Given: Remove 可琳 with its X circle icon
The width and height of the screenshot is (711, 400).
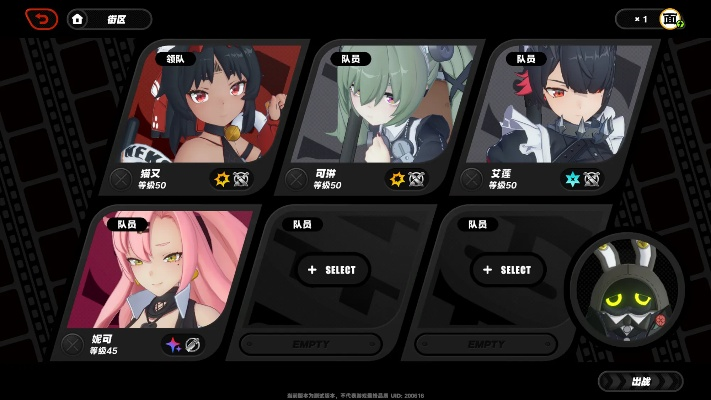Looking at the screenshot, I should tap(296, 179).
